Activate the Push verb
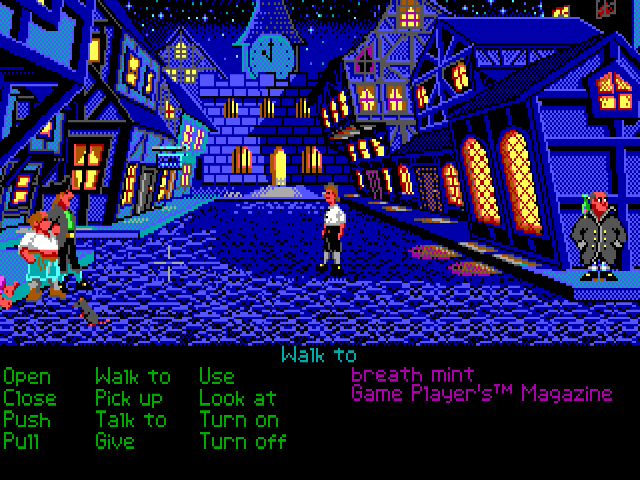Image resolution: width=640 pixels, height=480 pixels. coord(27,419)
